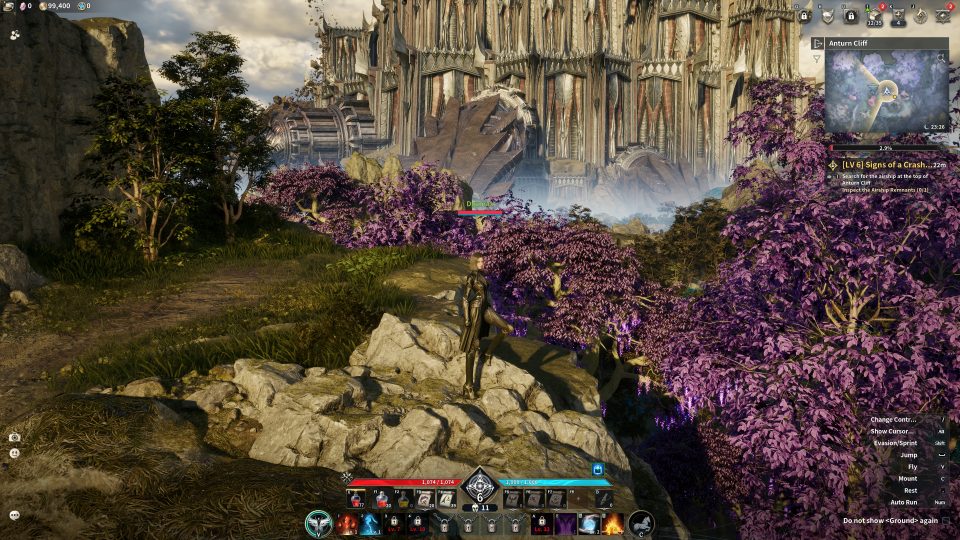Open the chat speech bubble icon
The width and height of the screenshot is (960, 540).
click(x=15, y=515)
